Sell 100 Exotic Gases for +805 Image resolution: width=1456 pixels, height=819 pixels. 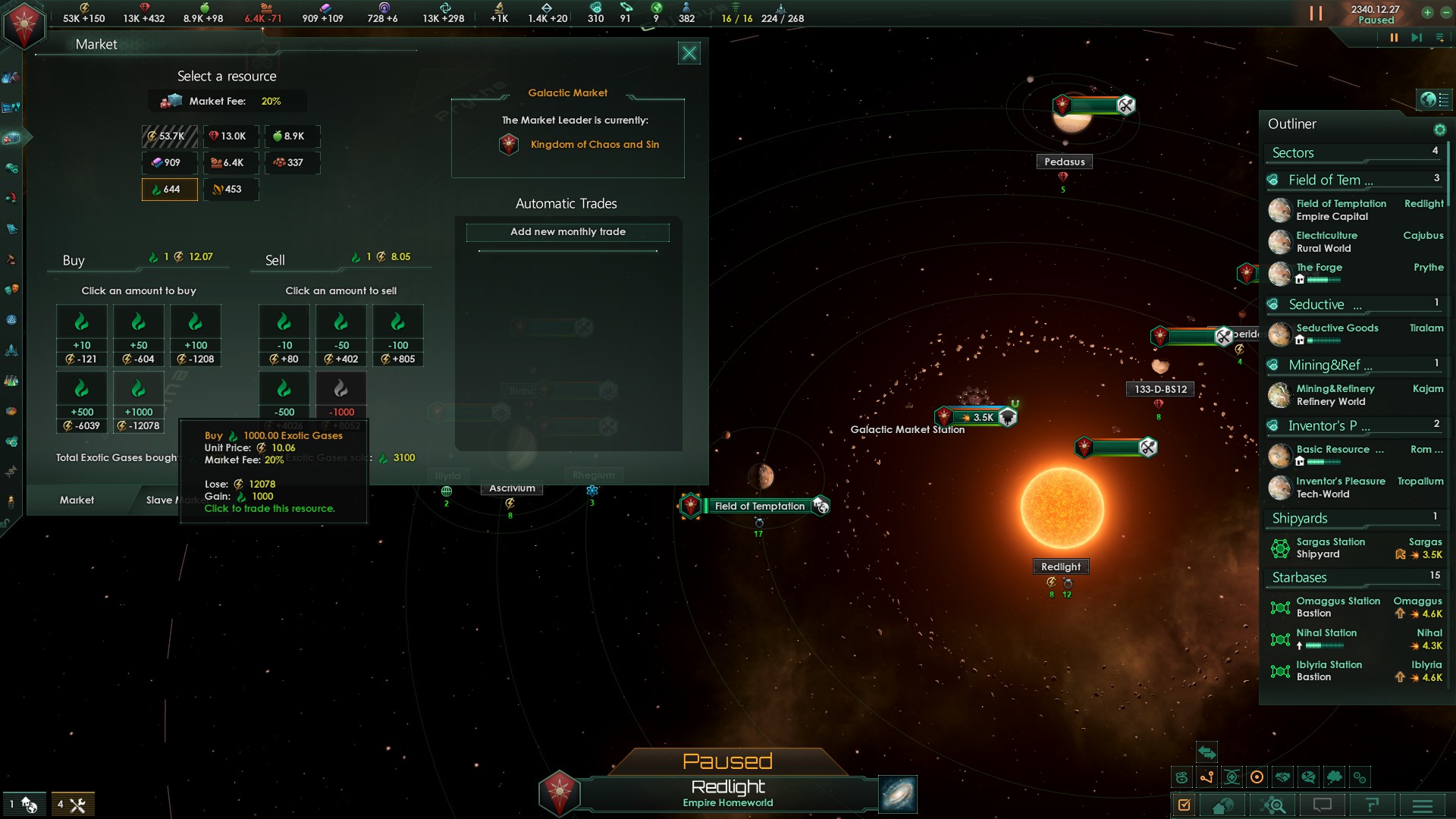point(398,335)
